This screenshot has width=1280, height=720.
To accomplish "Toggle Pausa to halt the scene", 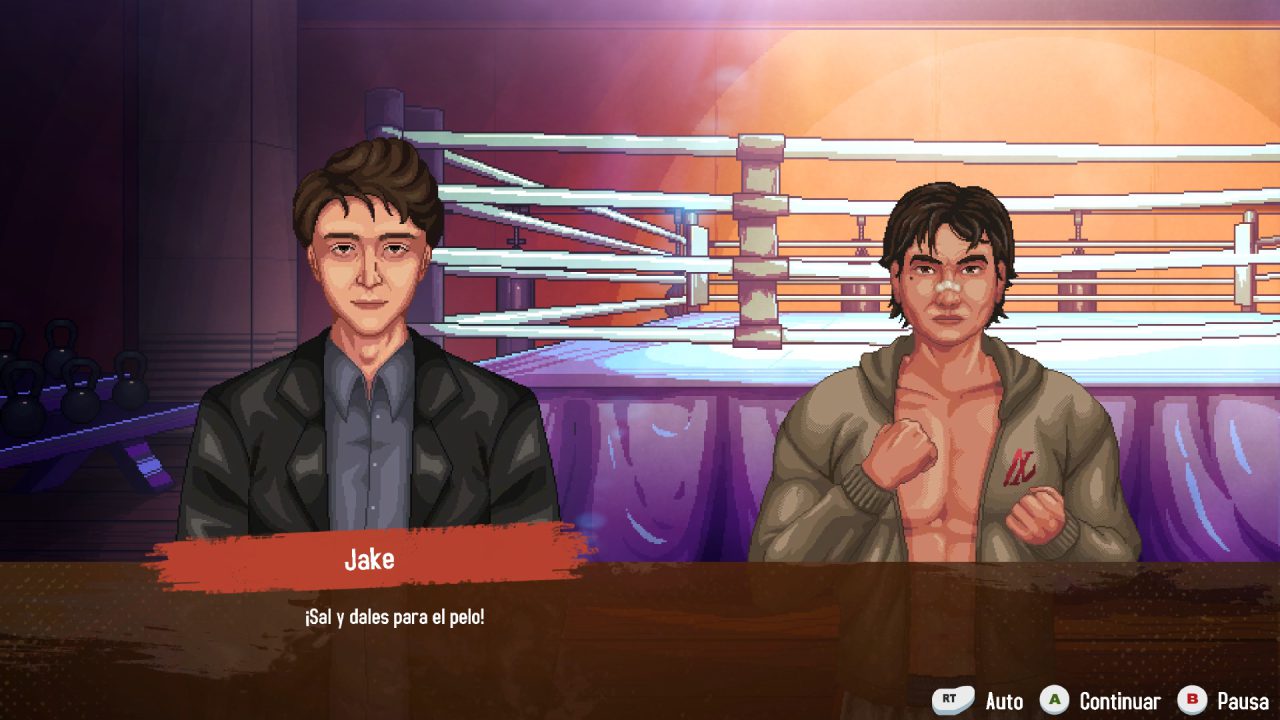I will 1243,701.
